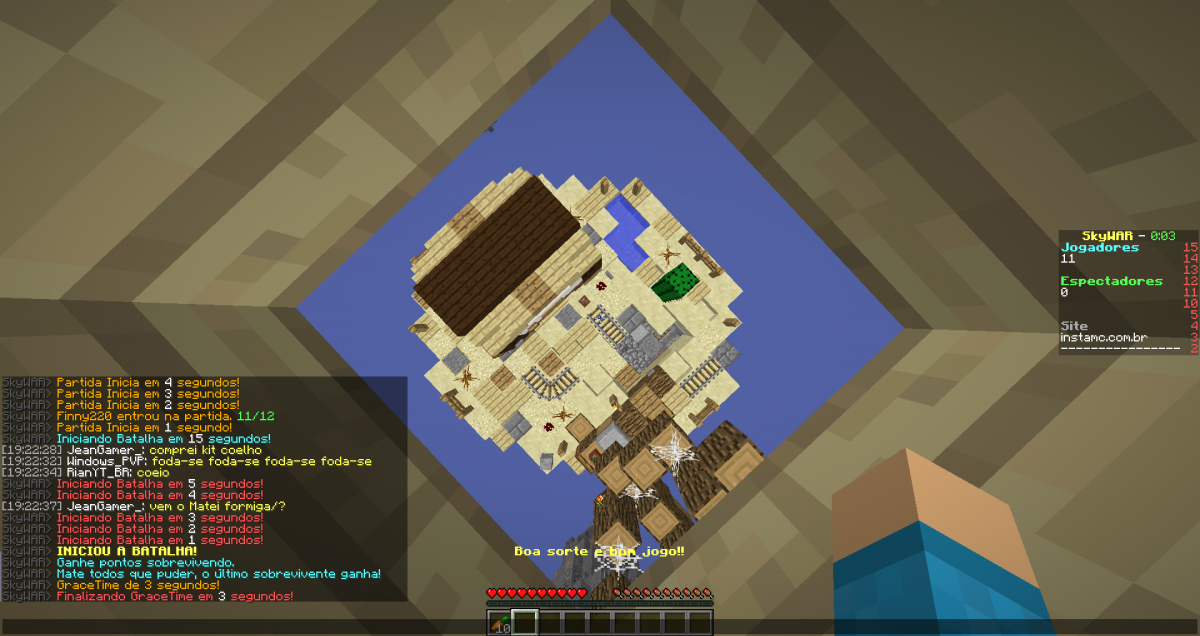Select the carrot stack hotbar slot
Image resolution: width=1200 pixels, height=636 pixels.
500,623
